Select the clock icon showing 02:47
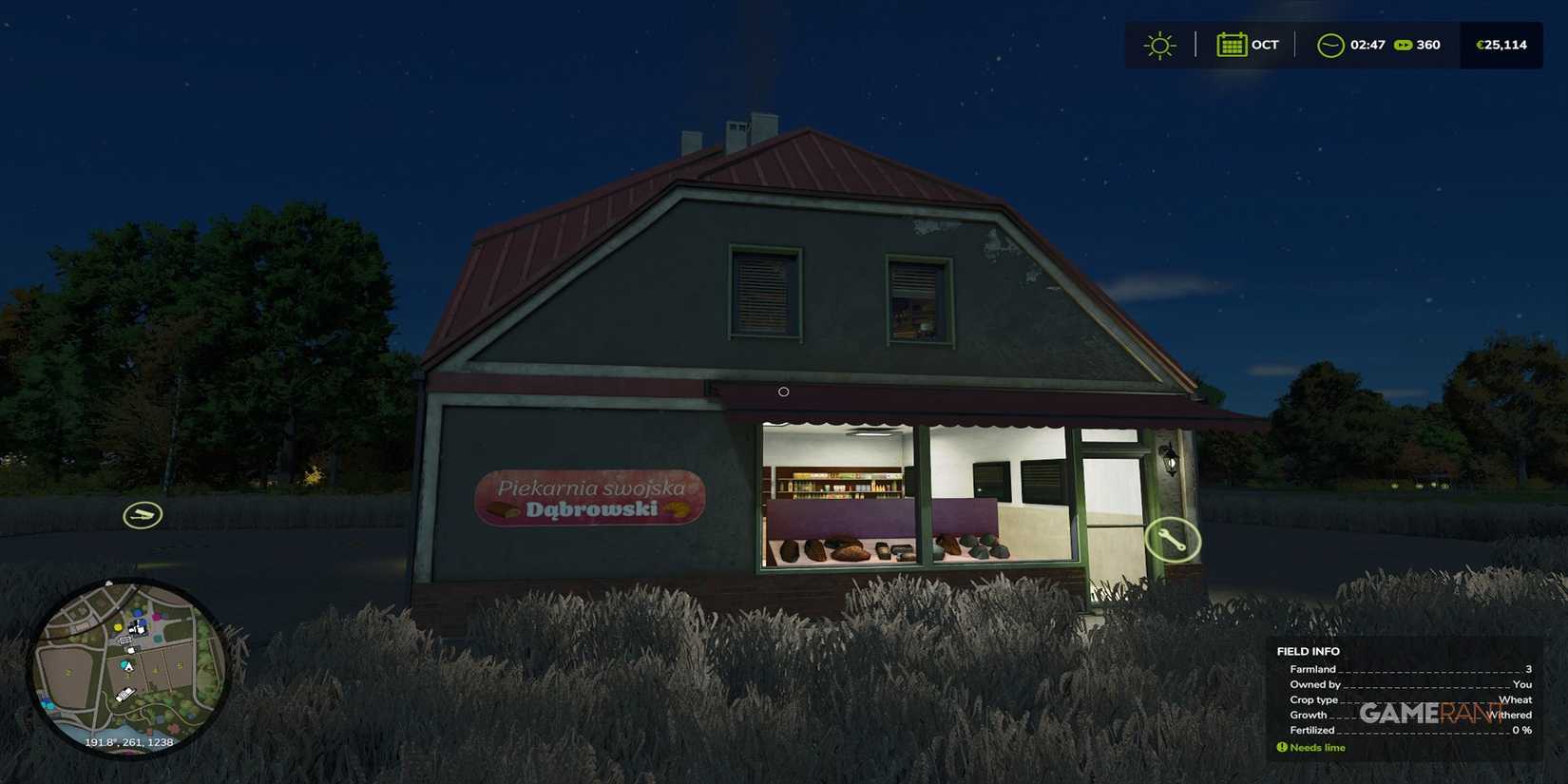 1330,45
